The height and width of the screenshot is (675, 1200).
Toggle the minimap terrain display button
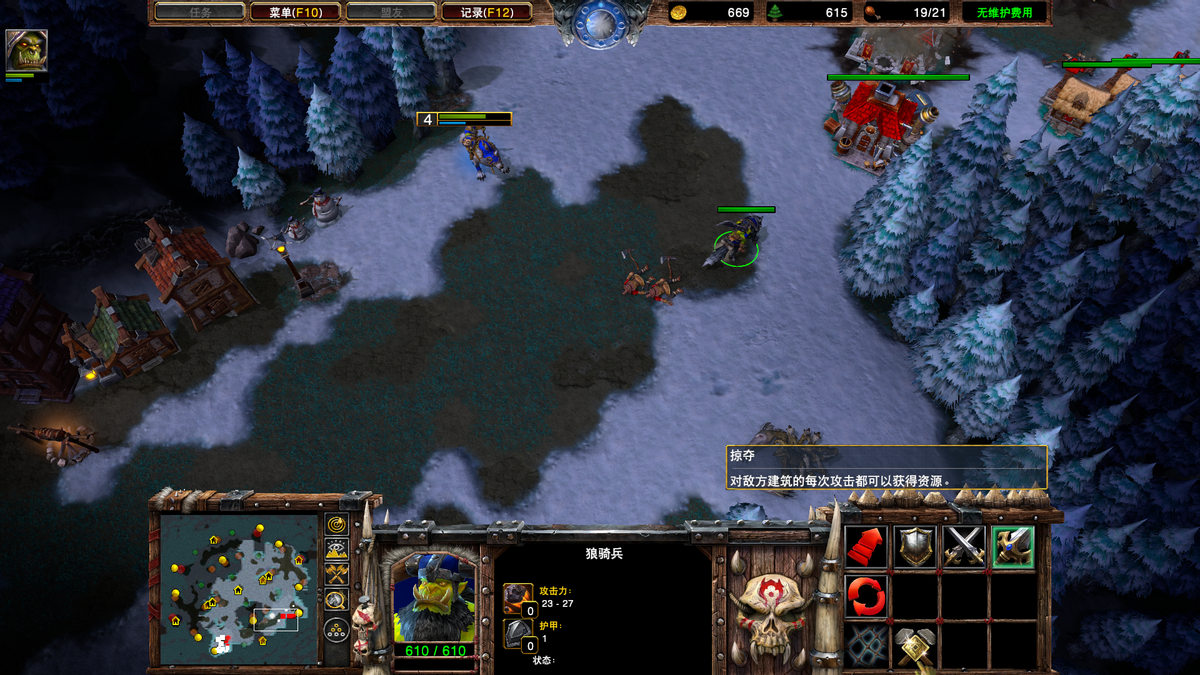336,549
